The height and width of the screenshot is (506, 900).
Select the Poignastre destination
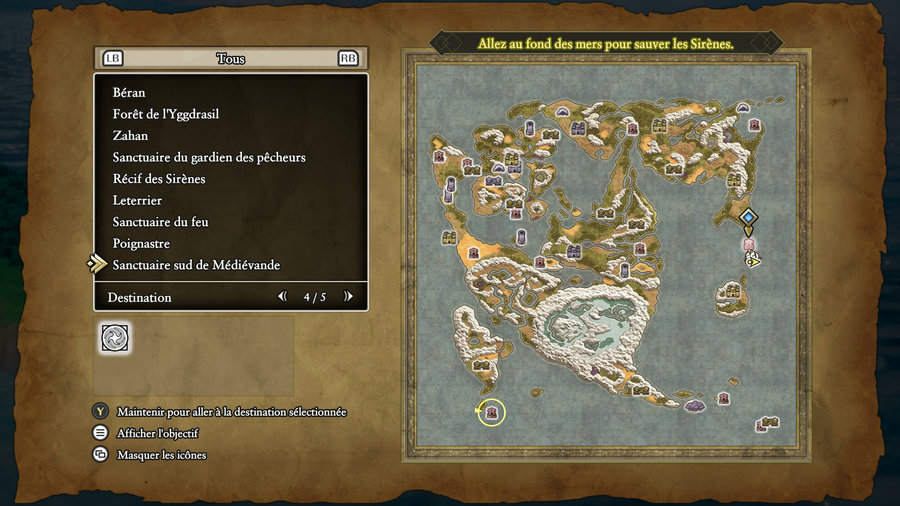tap(142, 244)
